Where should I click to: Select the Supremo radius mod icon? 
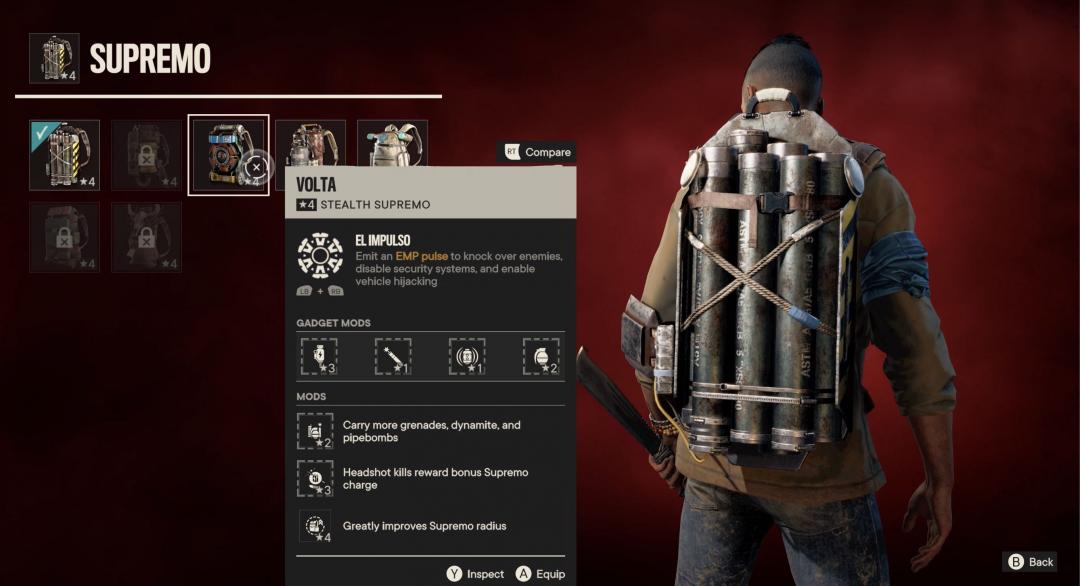[315, 526]
